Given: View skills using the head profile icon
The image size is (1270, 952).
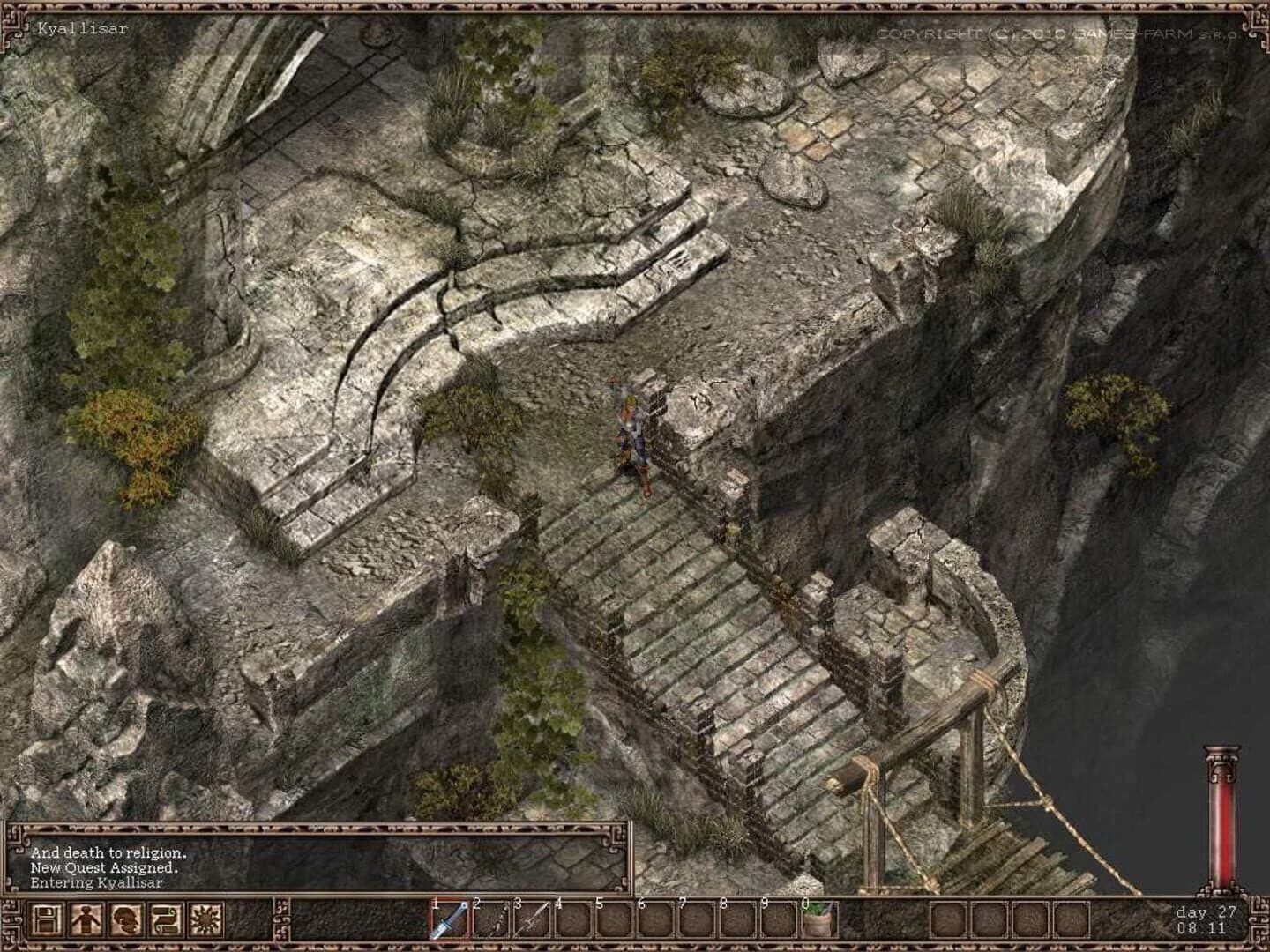Looking at the screenshot, I should 126,919.
